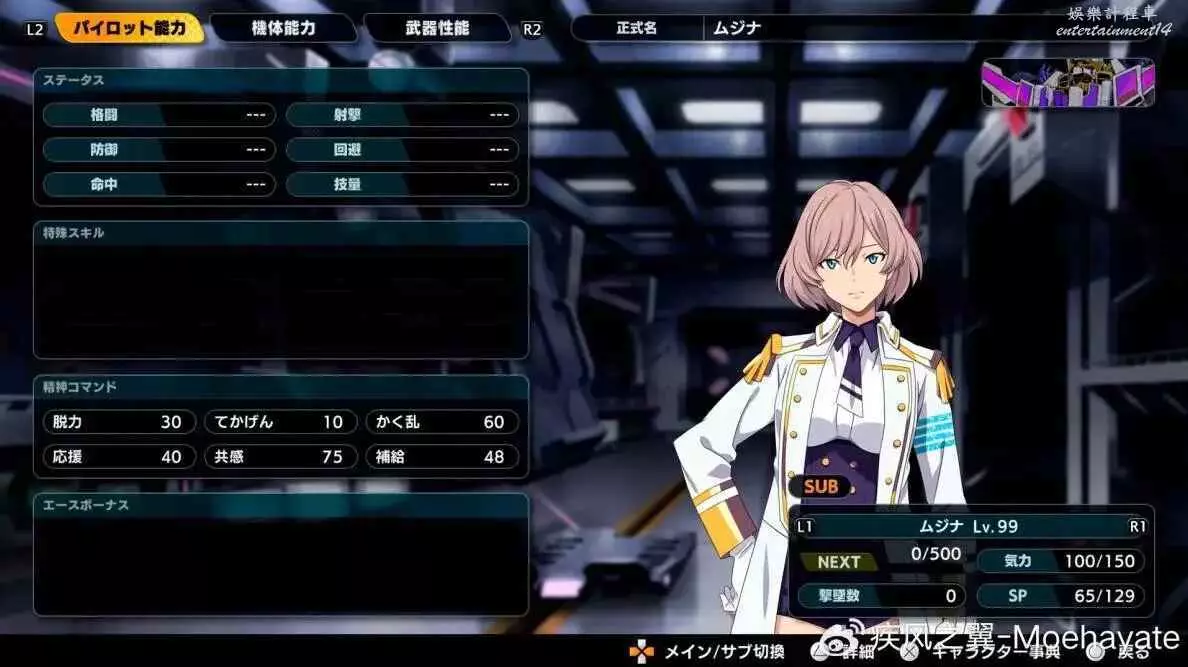This screenshot has height=667, width=1188.
Task: Switch to the パイロット能力 tab
Action: tap(129, 28)
